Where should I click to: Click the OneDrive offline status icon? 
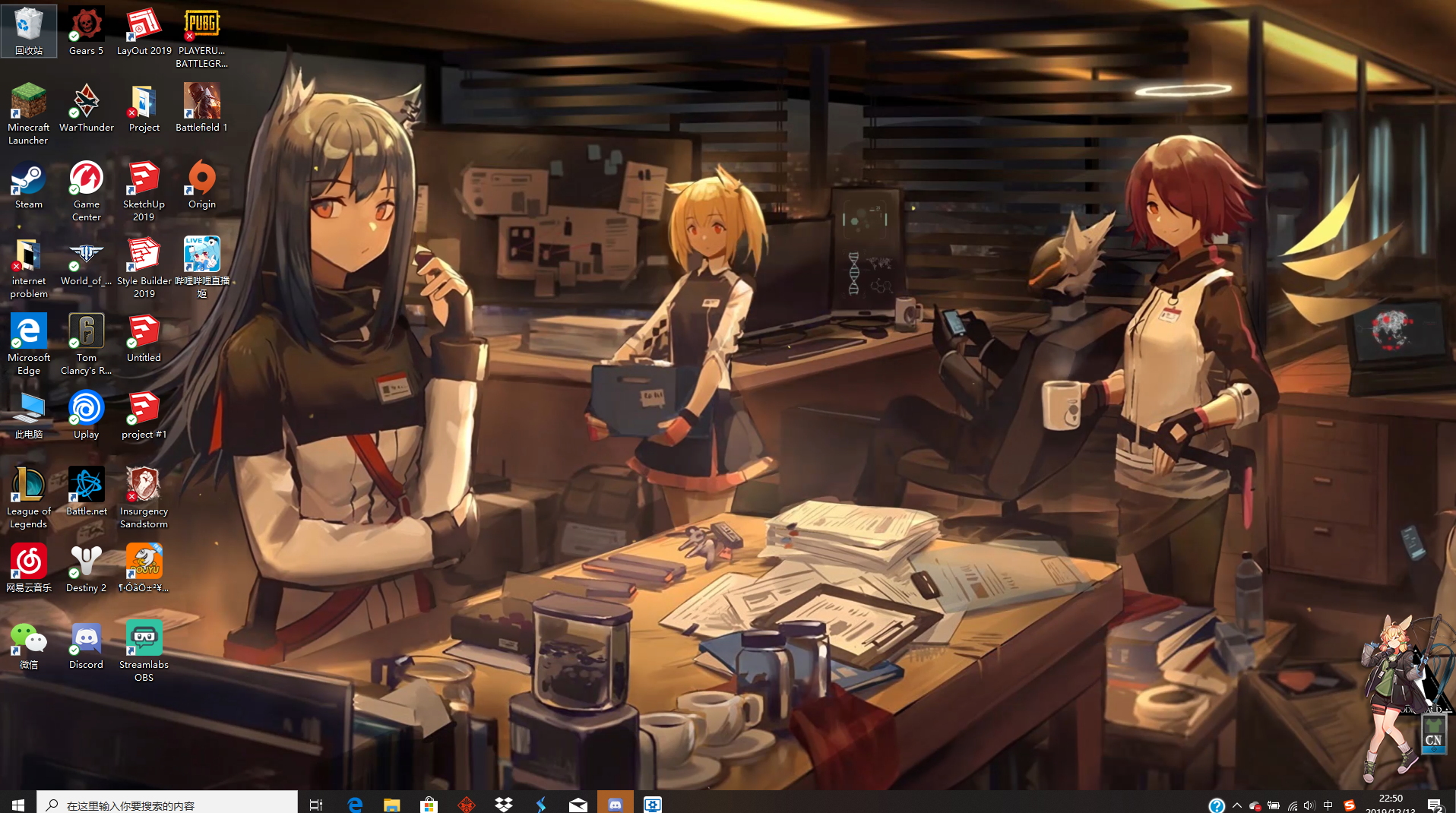coord(1255,805)
